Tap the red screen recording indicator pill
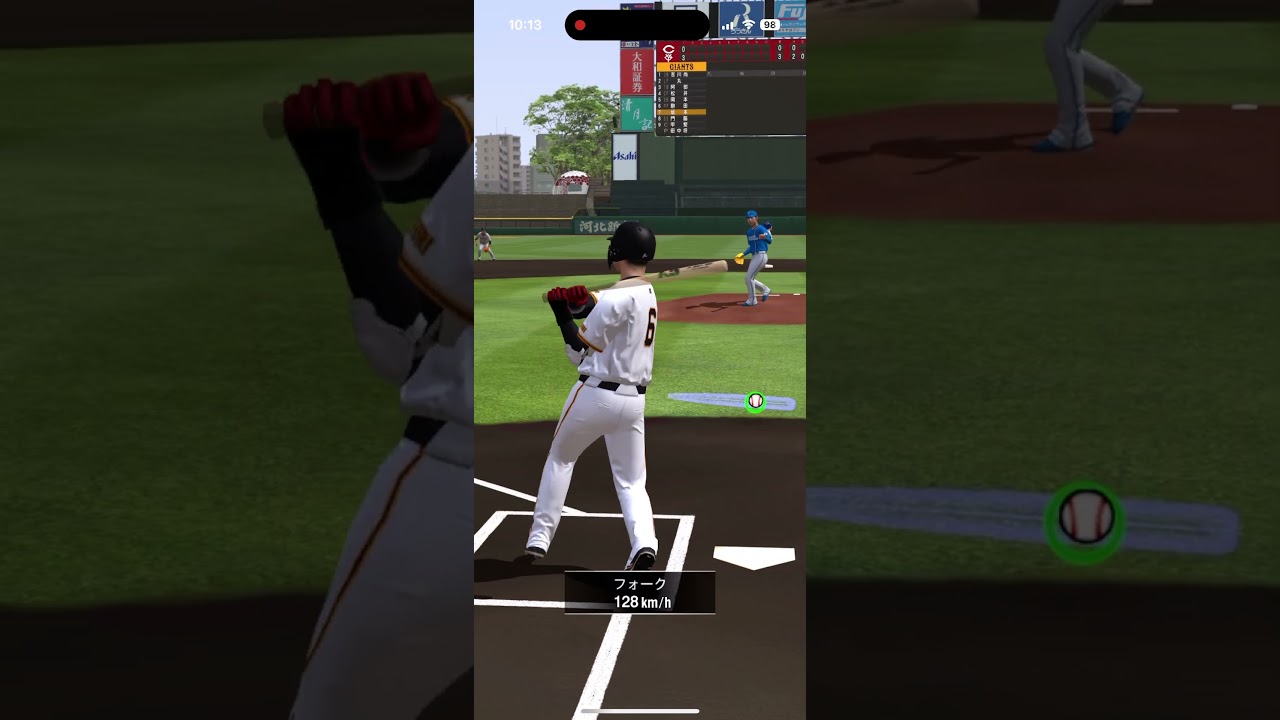The image size is (1280, 720). coord(637,25)
